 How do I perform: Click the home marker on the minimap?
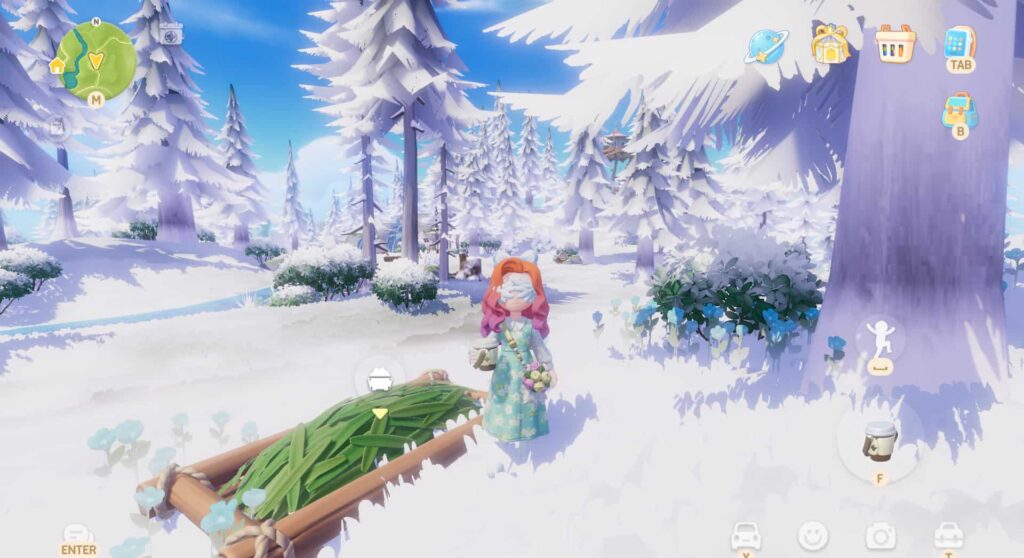point(57,67)
